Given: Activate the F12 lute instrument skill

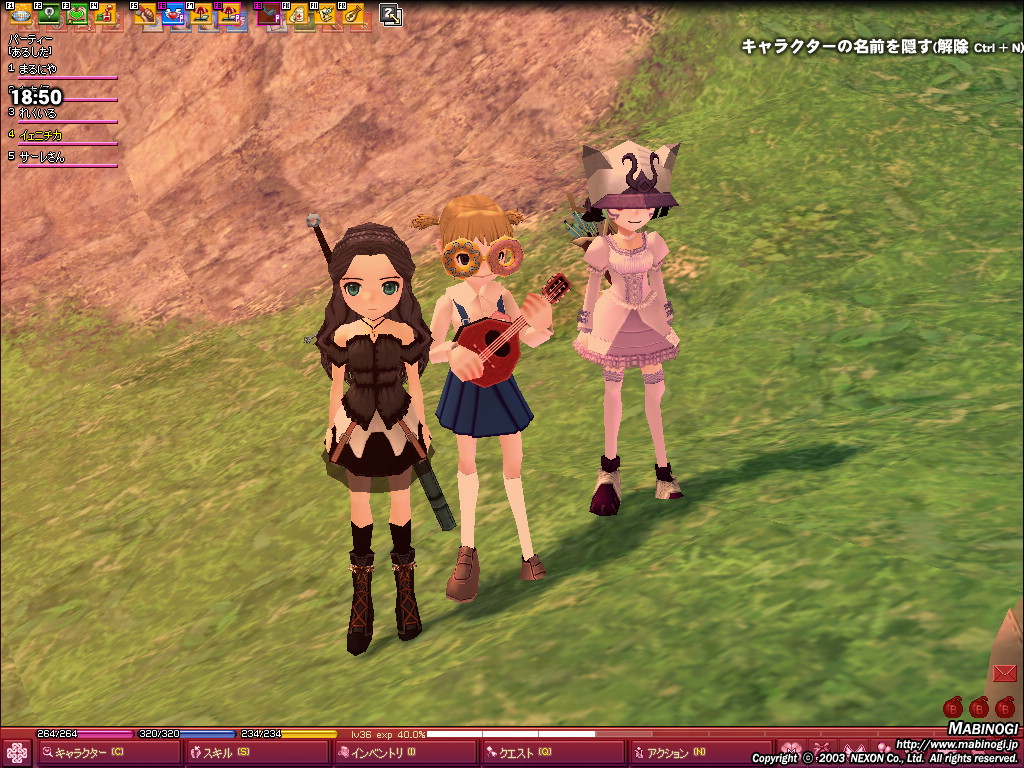Looking at the screenshot, I should pos(352,15).
